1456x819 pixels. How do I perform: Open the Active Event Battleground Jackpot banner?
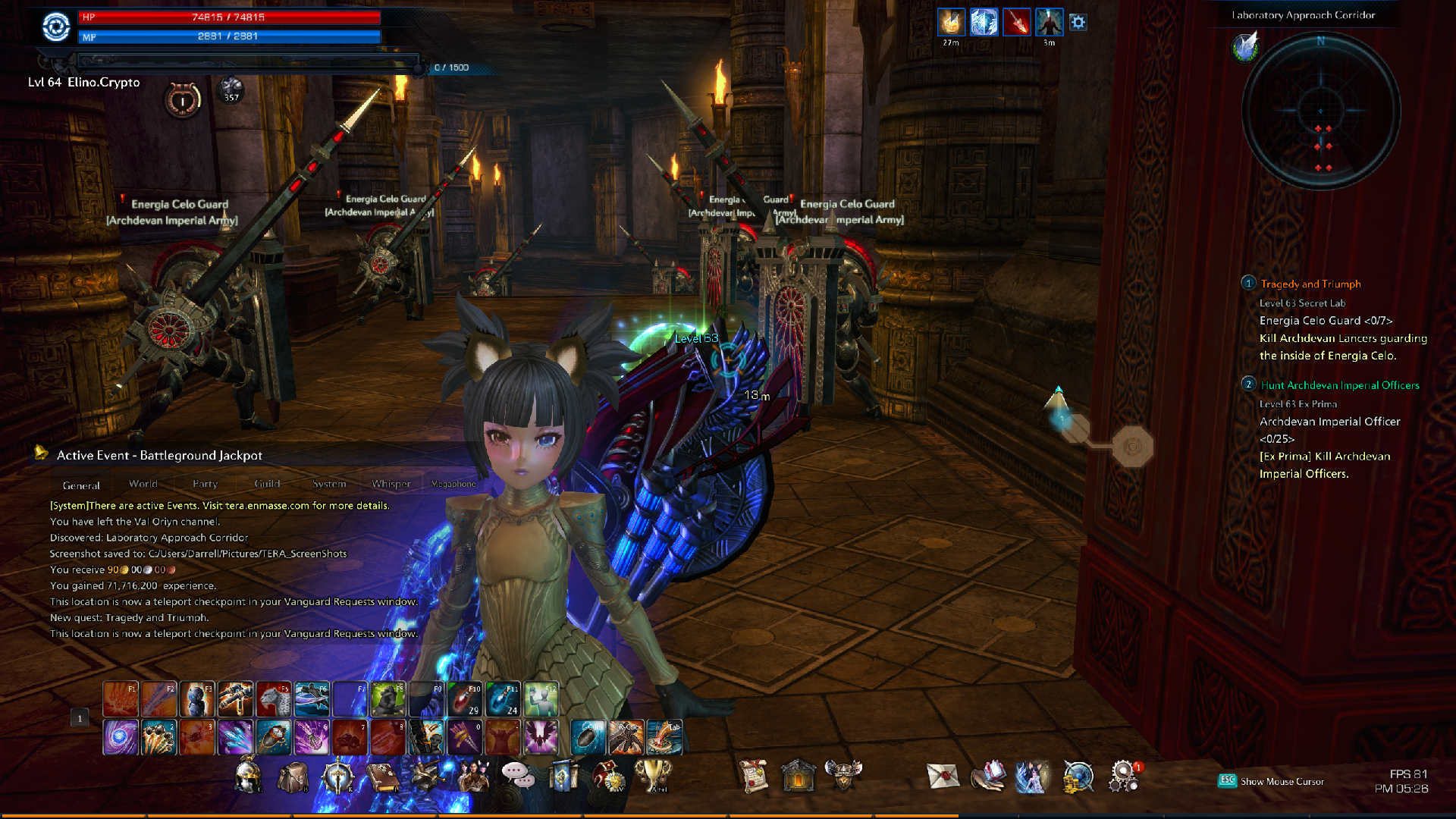click(x=159, y=455)
